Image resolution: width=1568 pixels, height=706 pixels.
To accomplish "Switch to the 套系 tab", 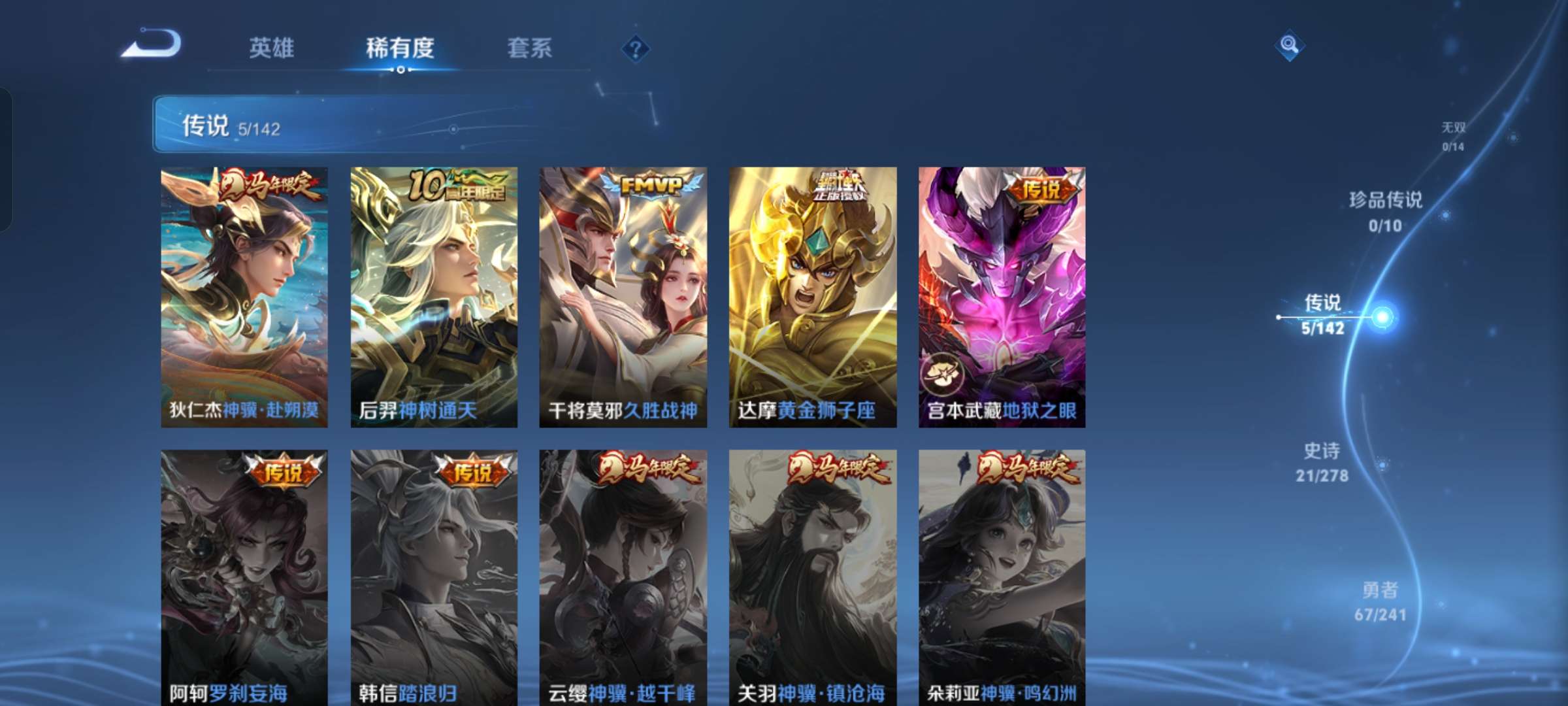I will [x=529, y=48].
